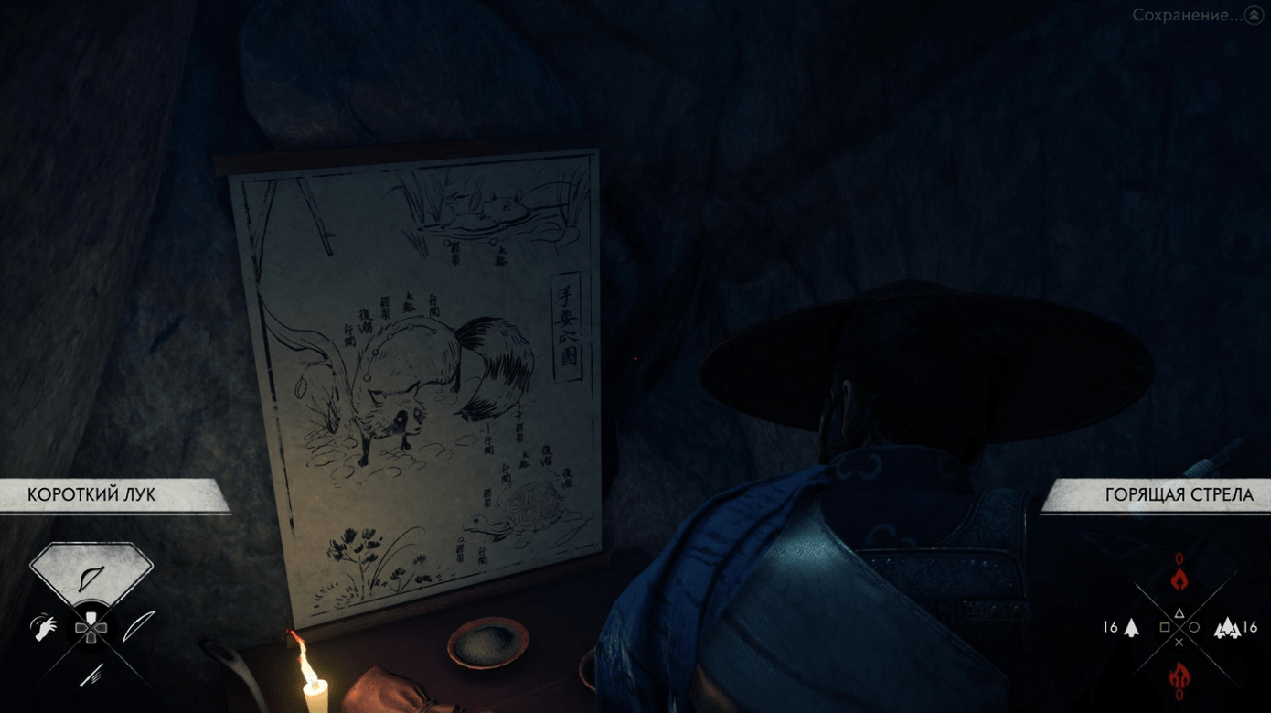
Task: Select the short bow icon in weapon wheel
Action: coord(91,578)
